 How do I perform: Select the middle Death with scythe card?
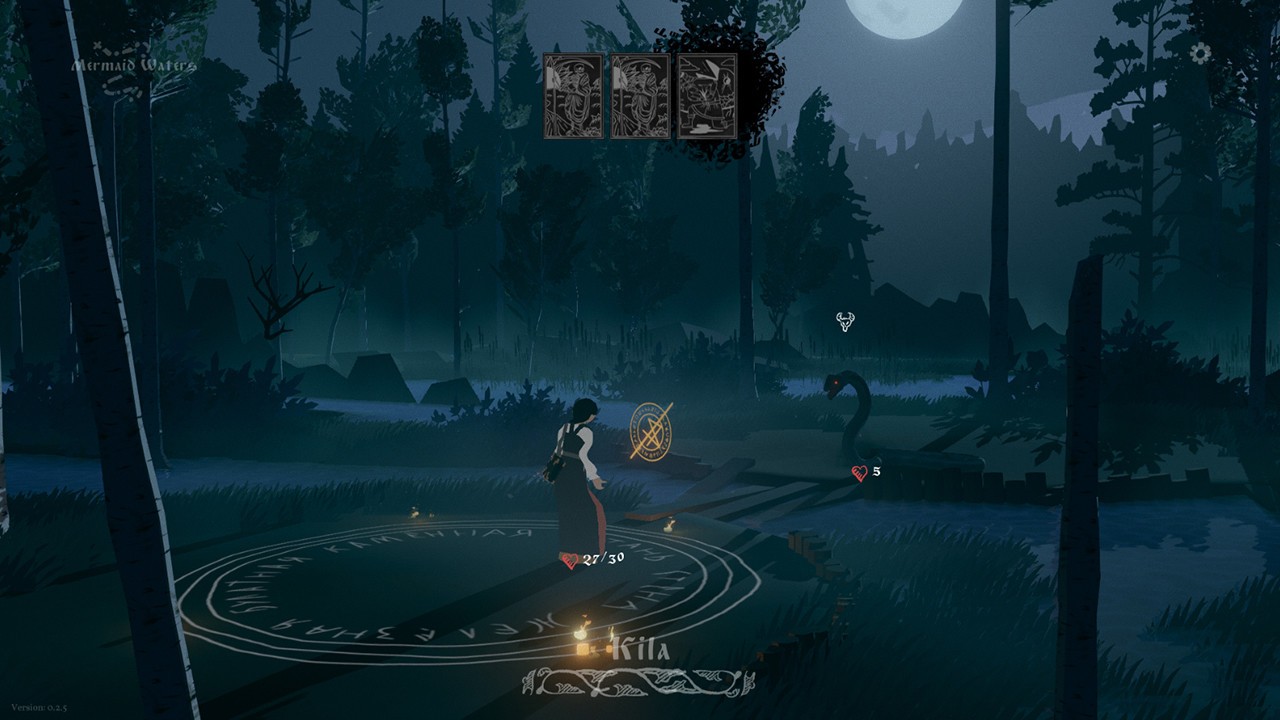(640, 95)
